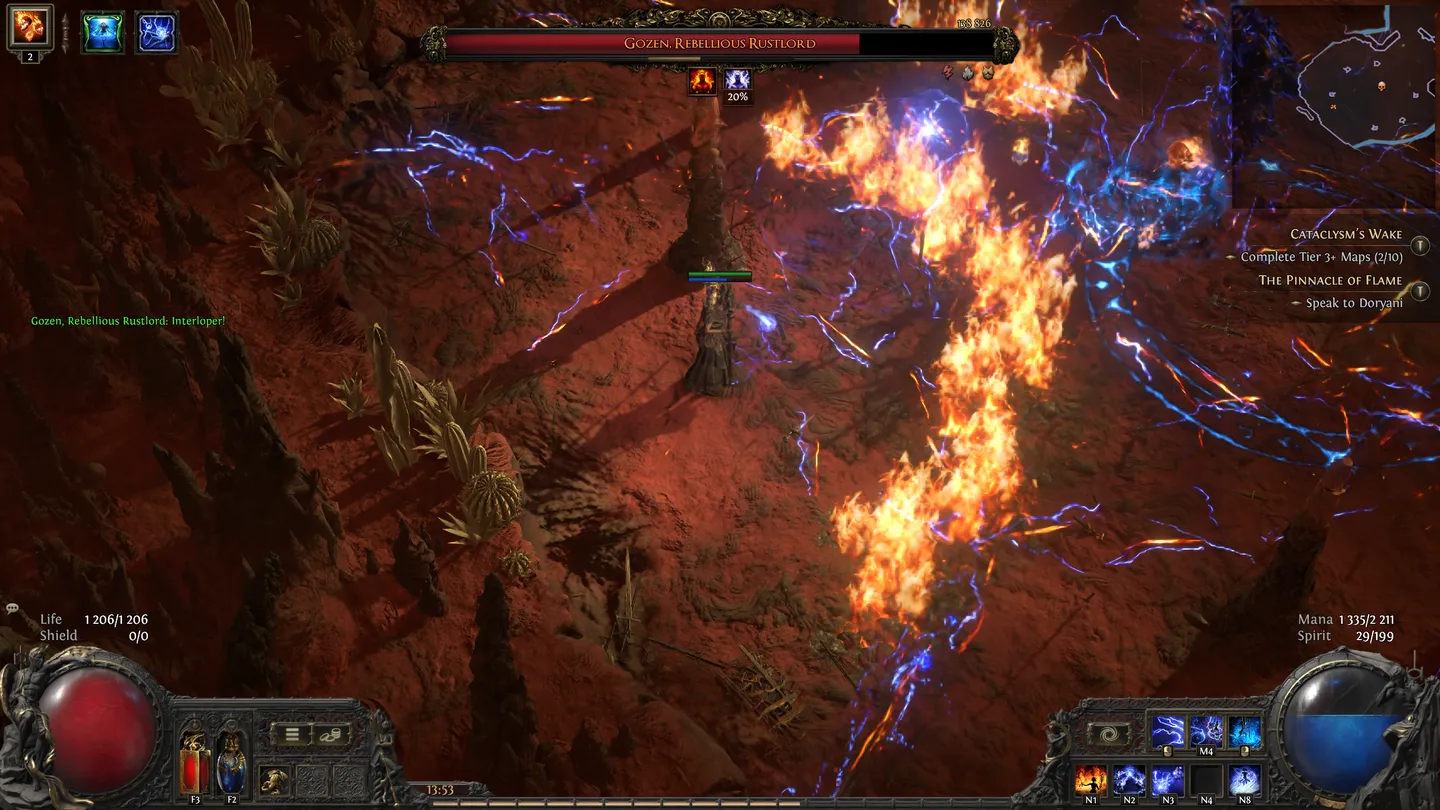
Task: Expand The Pinnacle of Flame quest marker
Action: click(x=1419, y=291)
